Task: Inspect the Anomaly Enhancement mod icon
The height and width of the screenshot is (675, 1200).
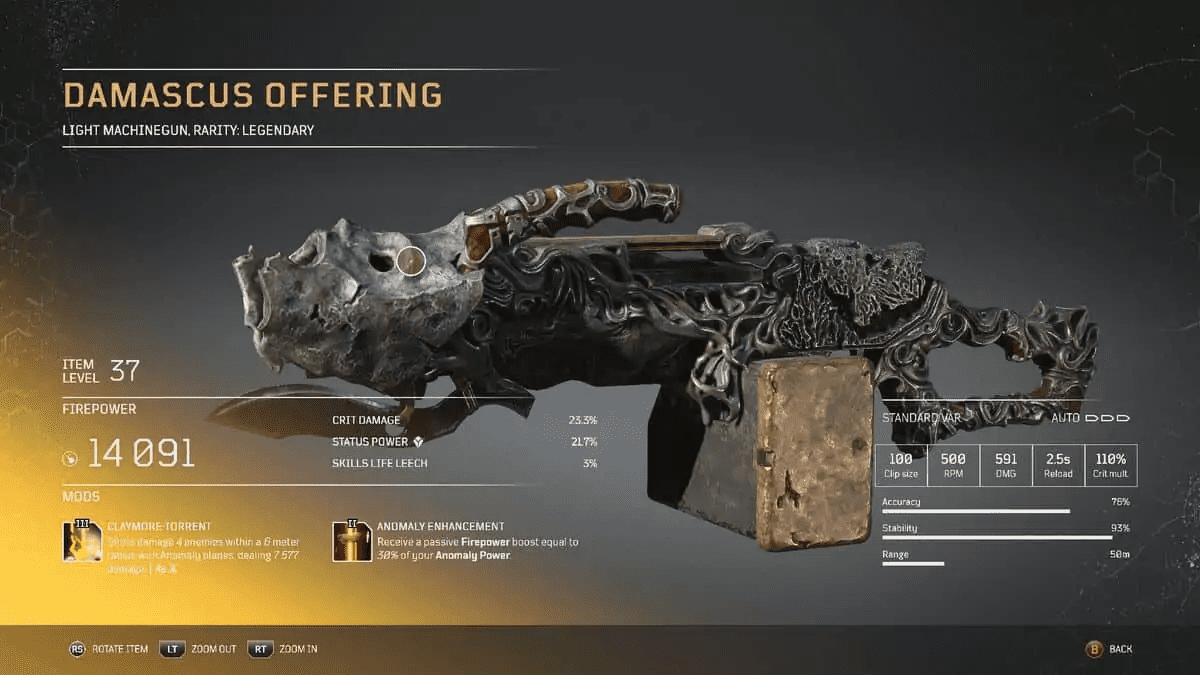Action: tap(351, 541)
